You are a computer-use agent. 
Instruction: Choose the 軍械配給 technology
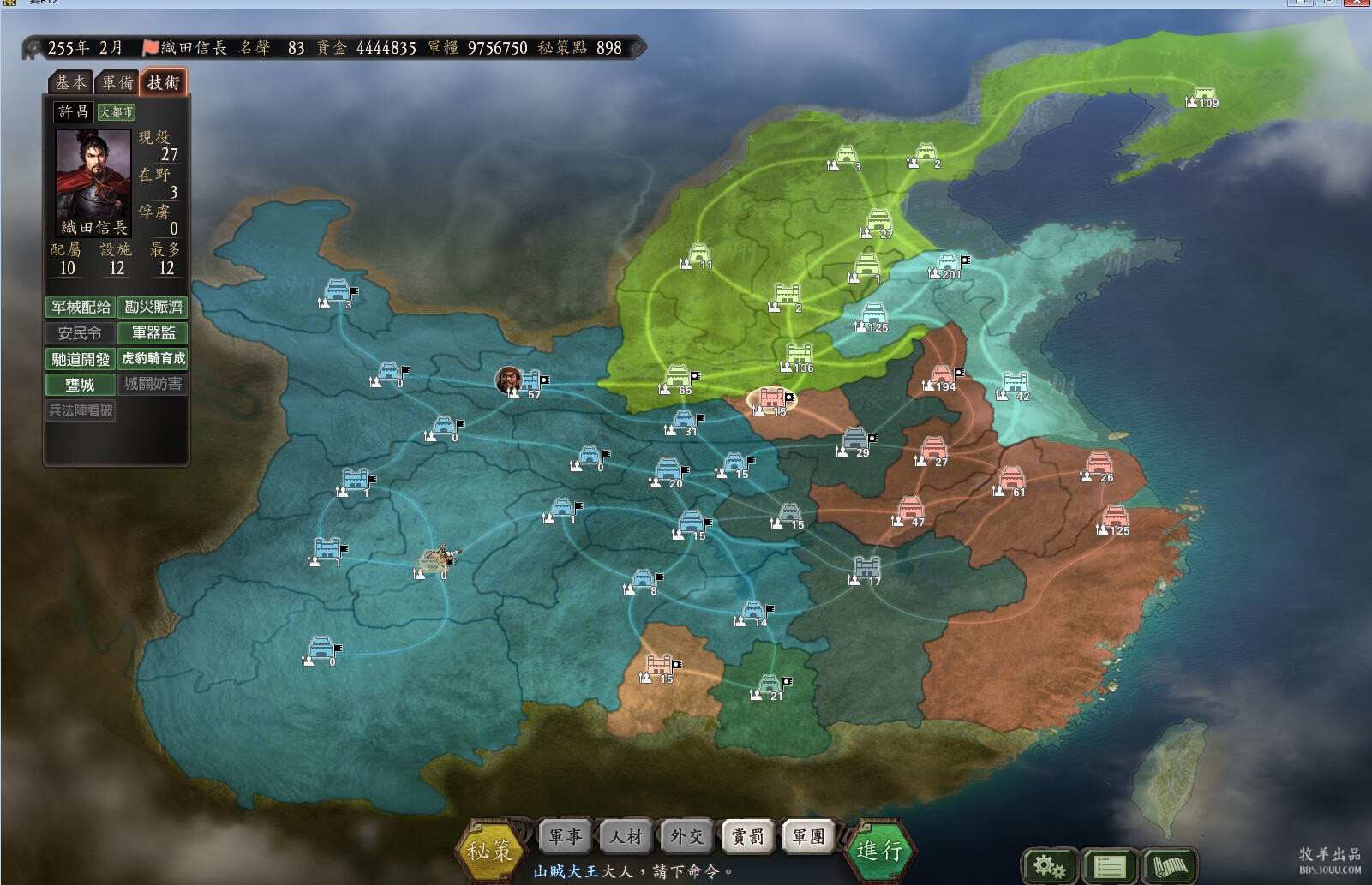coord(81,307)
